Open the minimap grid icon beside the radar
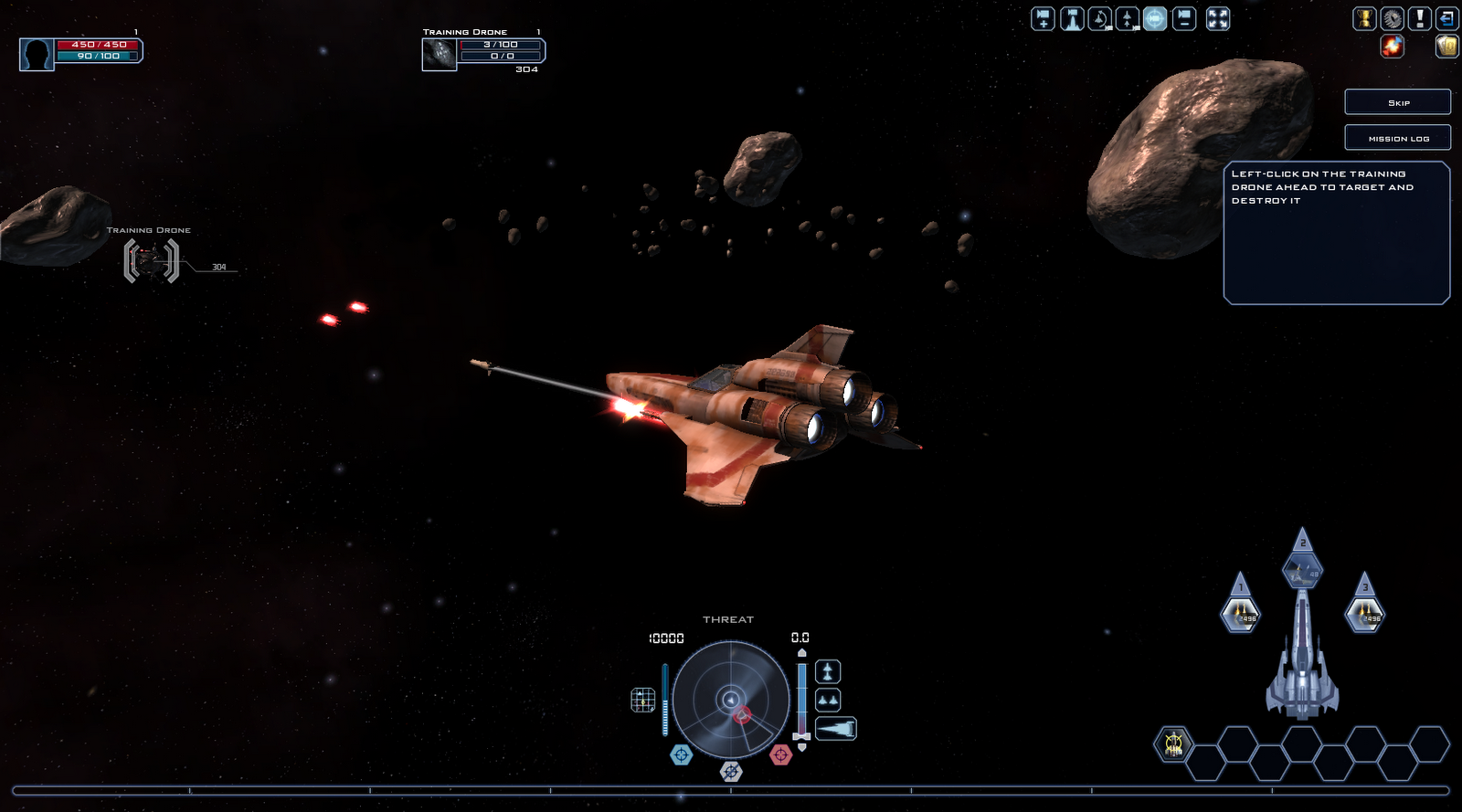The image size is (1462, 812). 642,700
